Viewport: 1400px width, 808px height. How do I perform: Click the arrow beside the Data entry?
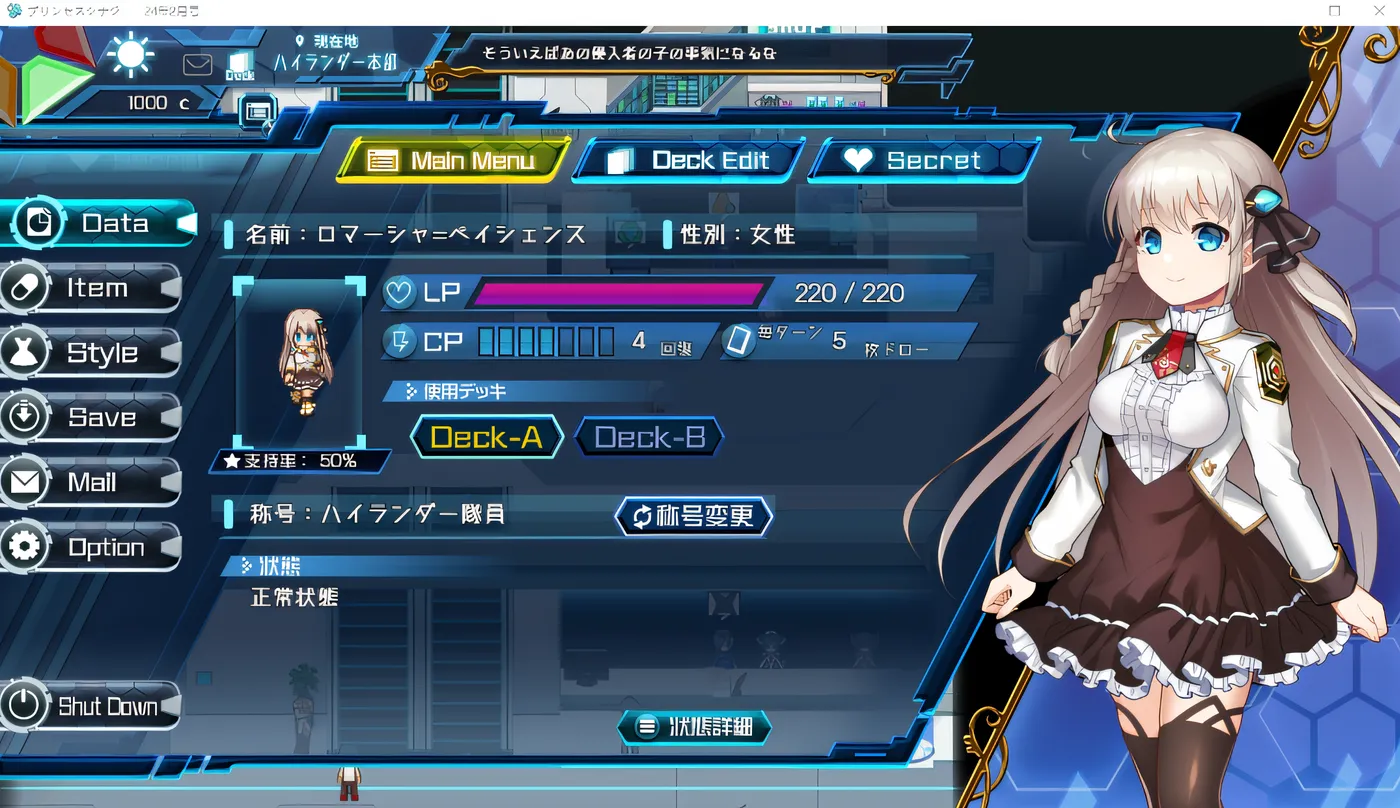click(x=186, y=223)
